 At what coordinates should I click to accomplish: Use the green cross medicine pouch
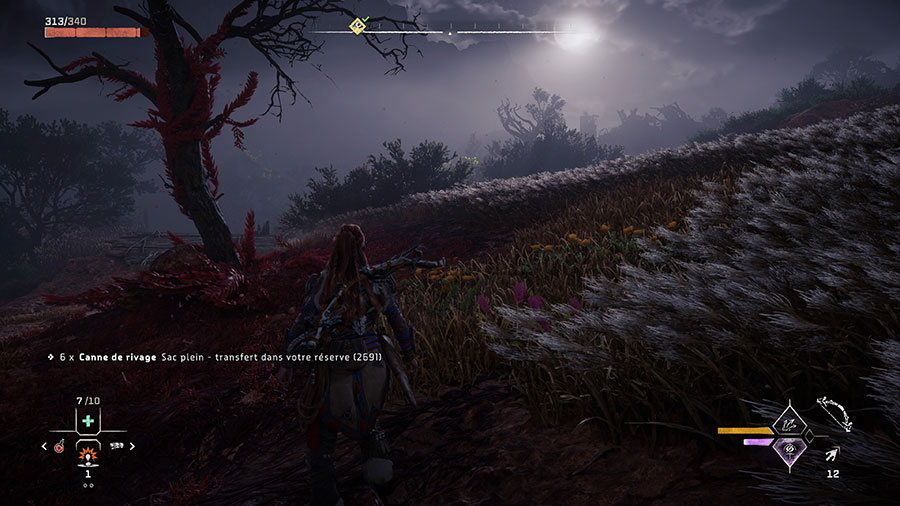coord(88,421)
